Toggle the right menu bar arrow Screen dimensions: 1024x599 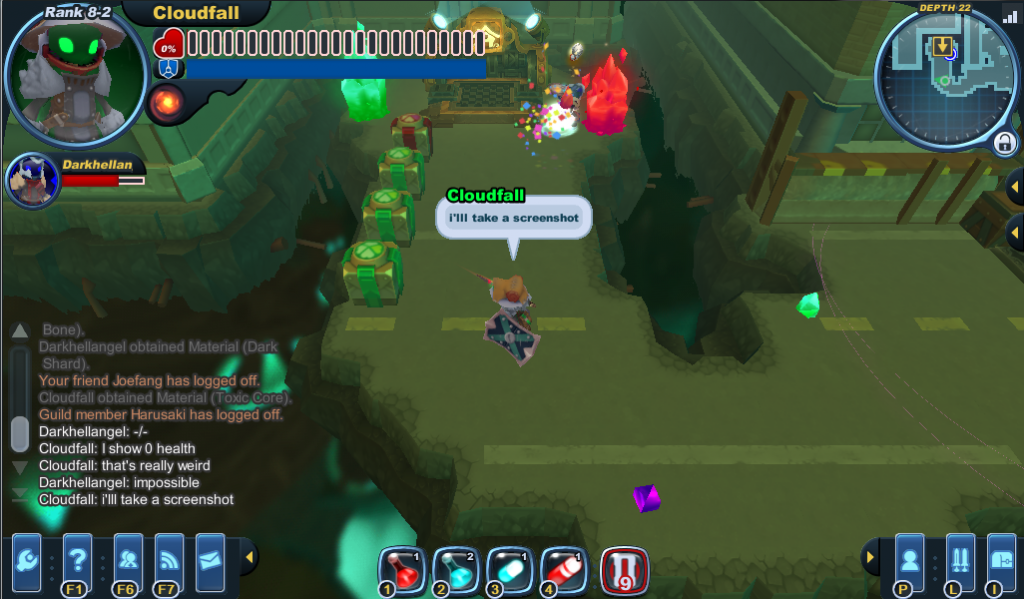(x=870, y=557)
